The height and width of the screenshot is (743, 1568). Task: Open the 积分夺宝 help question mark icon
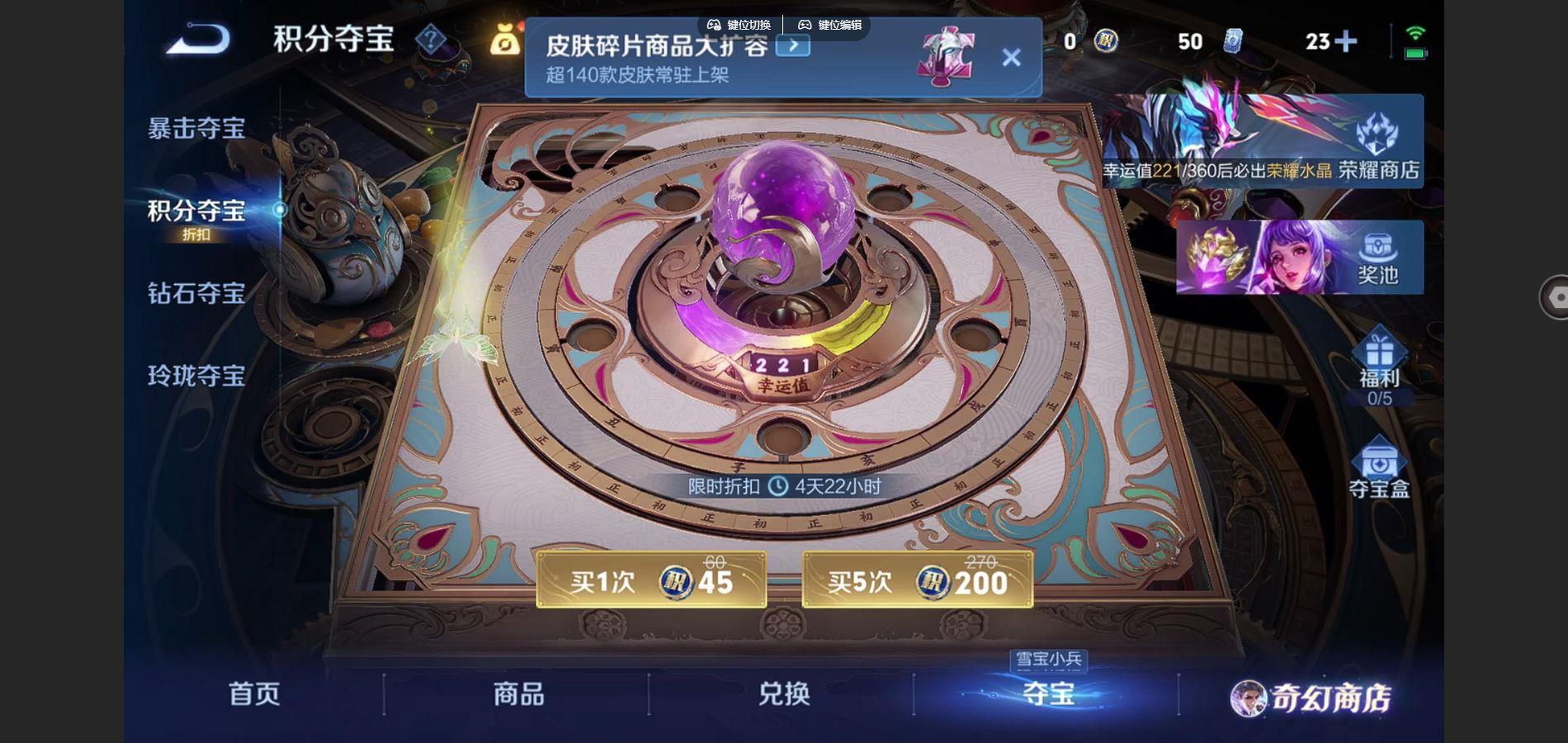432,39
